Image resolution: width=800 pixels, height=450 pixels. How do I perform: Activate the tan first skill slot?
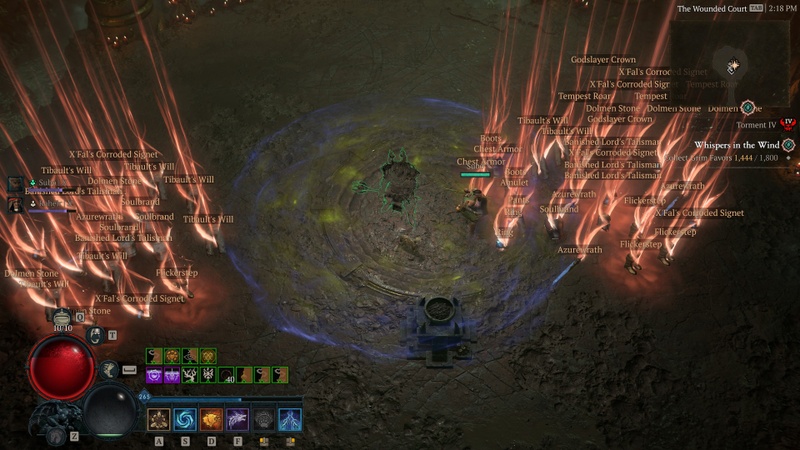pyautogui.click(x=159, y=418)
